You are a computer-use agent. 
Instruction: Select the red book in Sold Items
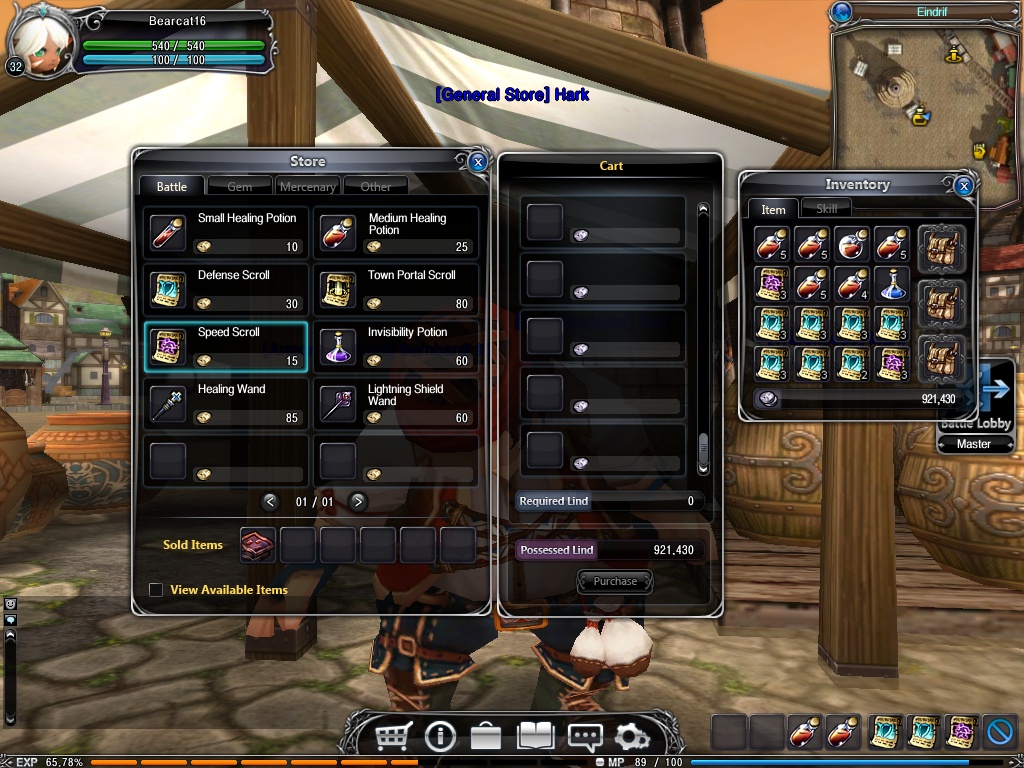257,546
